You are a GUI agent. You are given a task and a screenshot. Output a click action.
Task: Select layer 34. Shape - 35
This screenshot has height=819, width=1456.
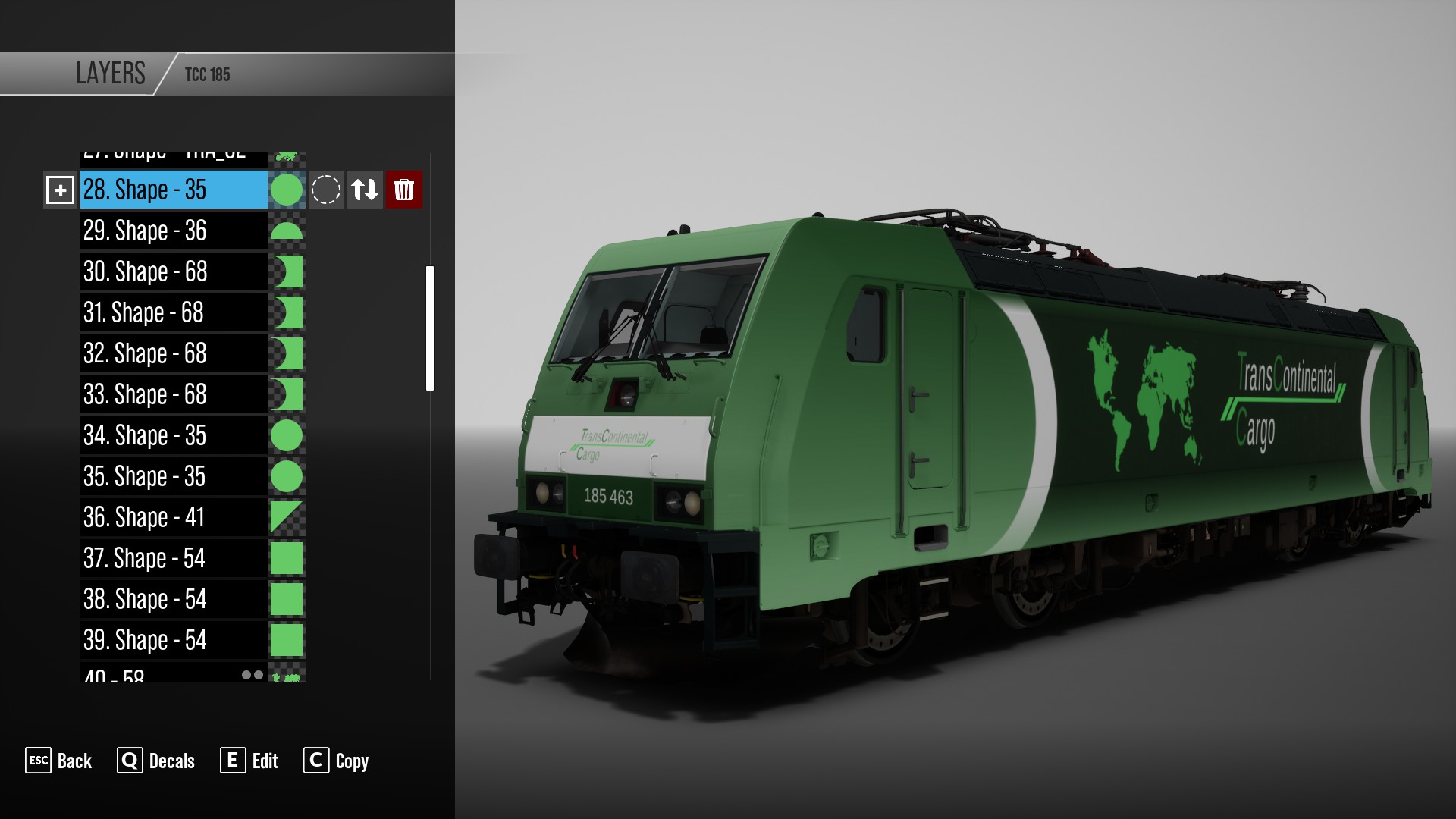(174, 435)
